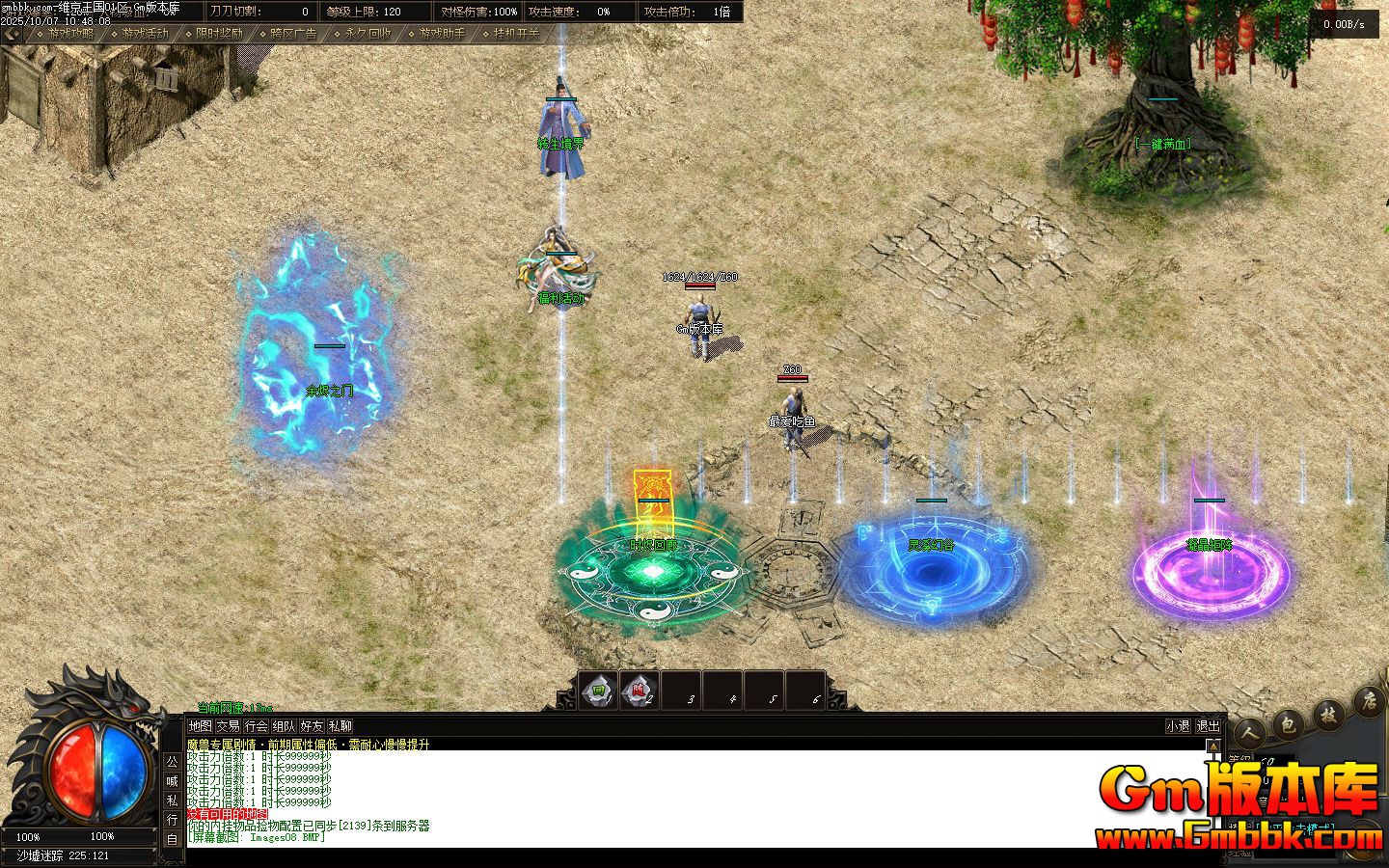The height and width of the screenshot is (868, 1389).
Task: Click 小退 to return to character select
Action: 1178,726
